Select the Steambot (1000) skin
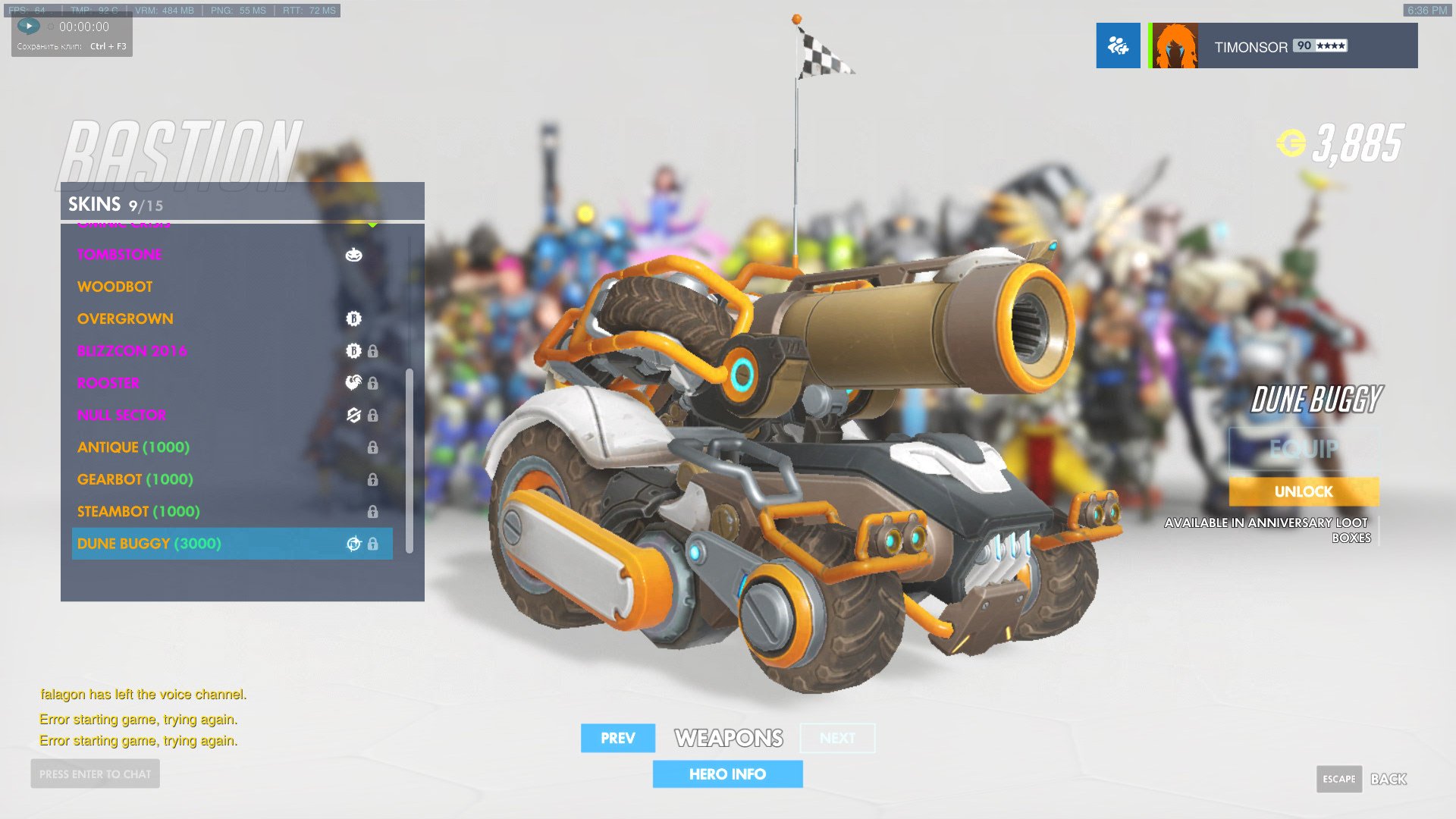The height and width of the screenshot is (819, 1456). (139, 512)
